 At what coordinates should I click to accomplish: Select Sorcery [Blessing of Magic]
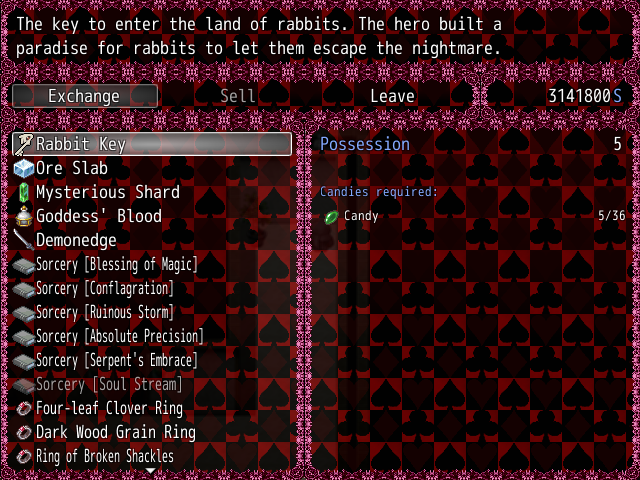116,264
